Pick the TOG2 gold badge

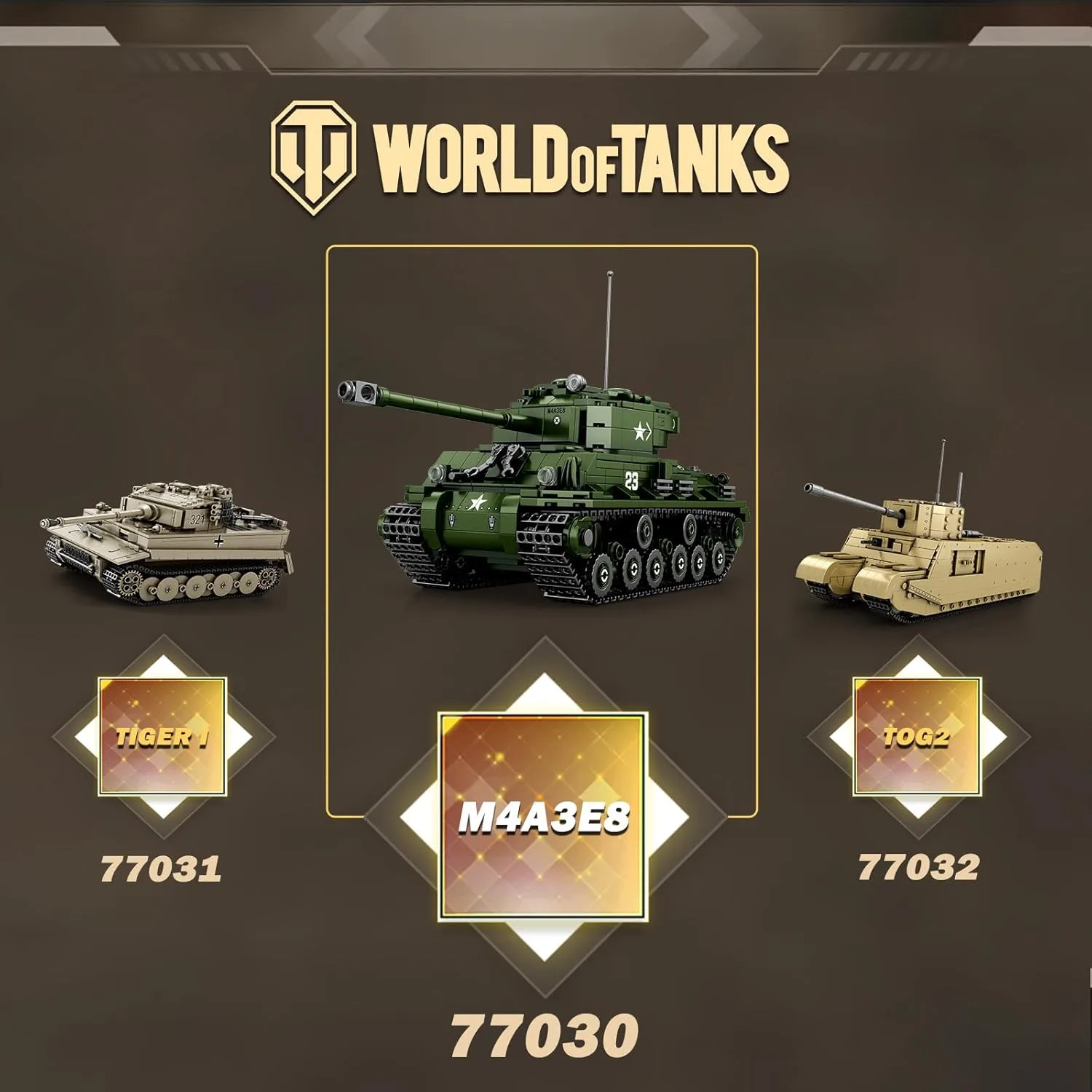pyautogui.click(x=917, y=736)
